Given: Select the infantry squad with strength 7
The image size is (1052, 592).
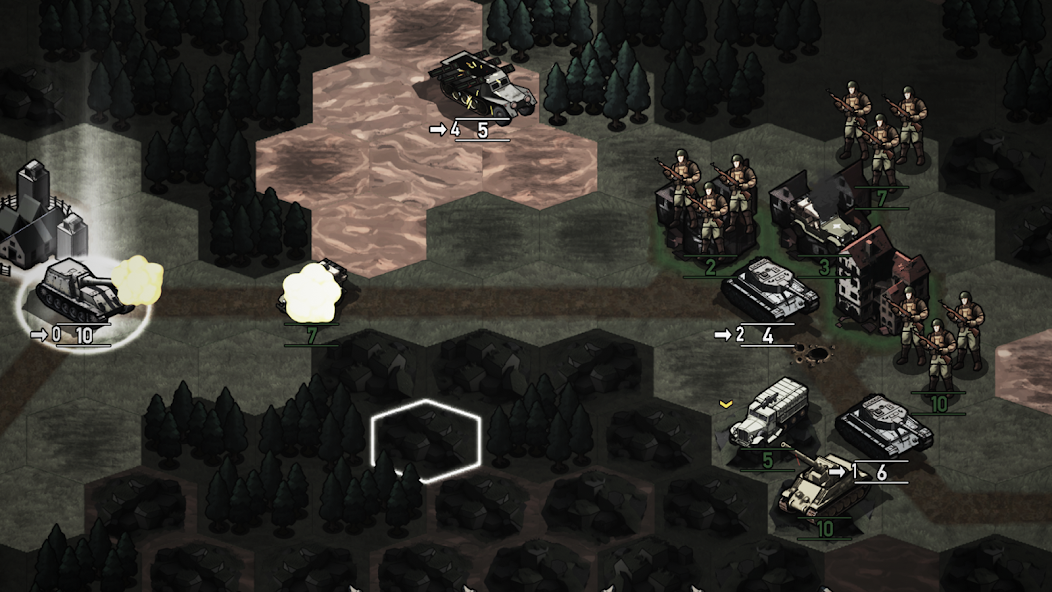Looking at the screenshot, I should click(880, 130).
